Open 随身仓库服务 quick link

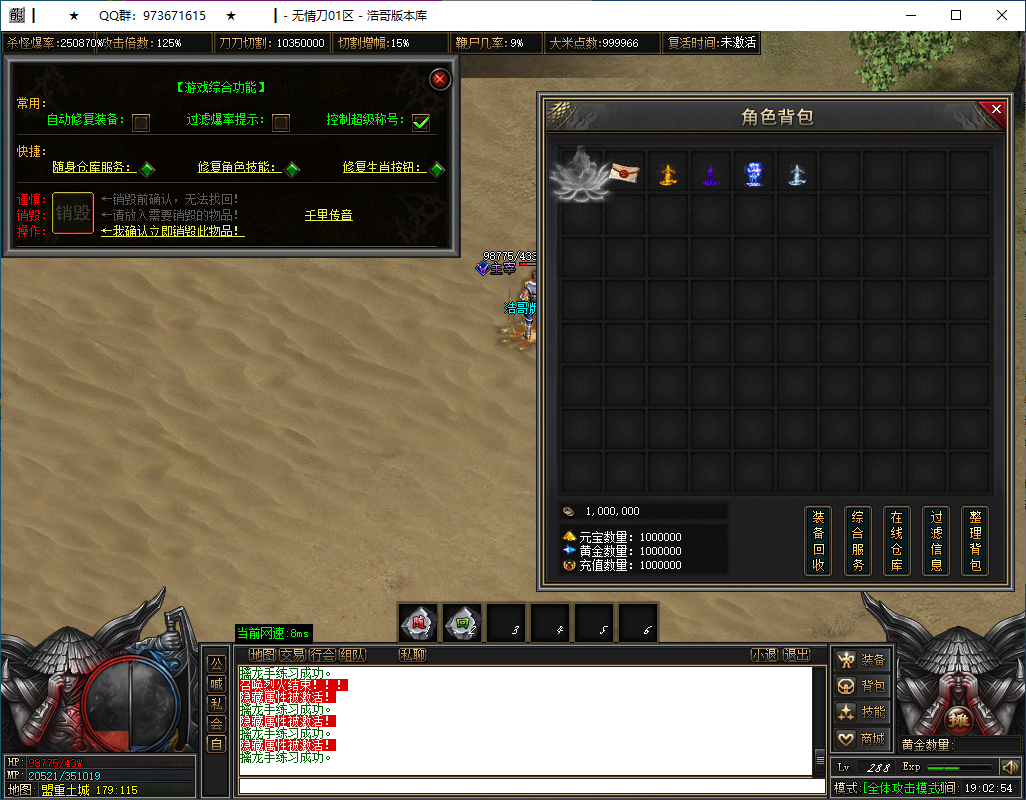click(94, 167)
